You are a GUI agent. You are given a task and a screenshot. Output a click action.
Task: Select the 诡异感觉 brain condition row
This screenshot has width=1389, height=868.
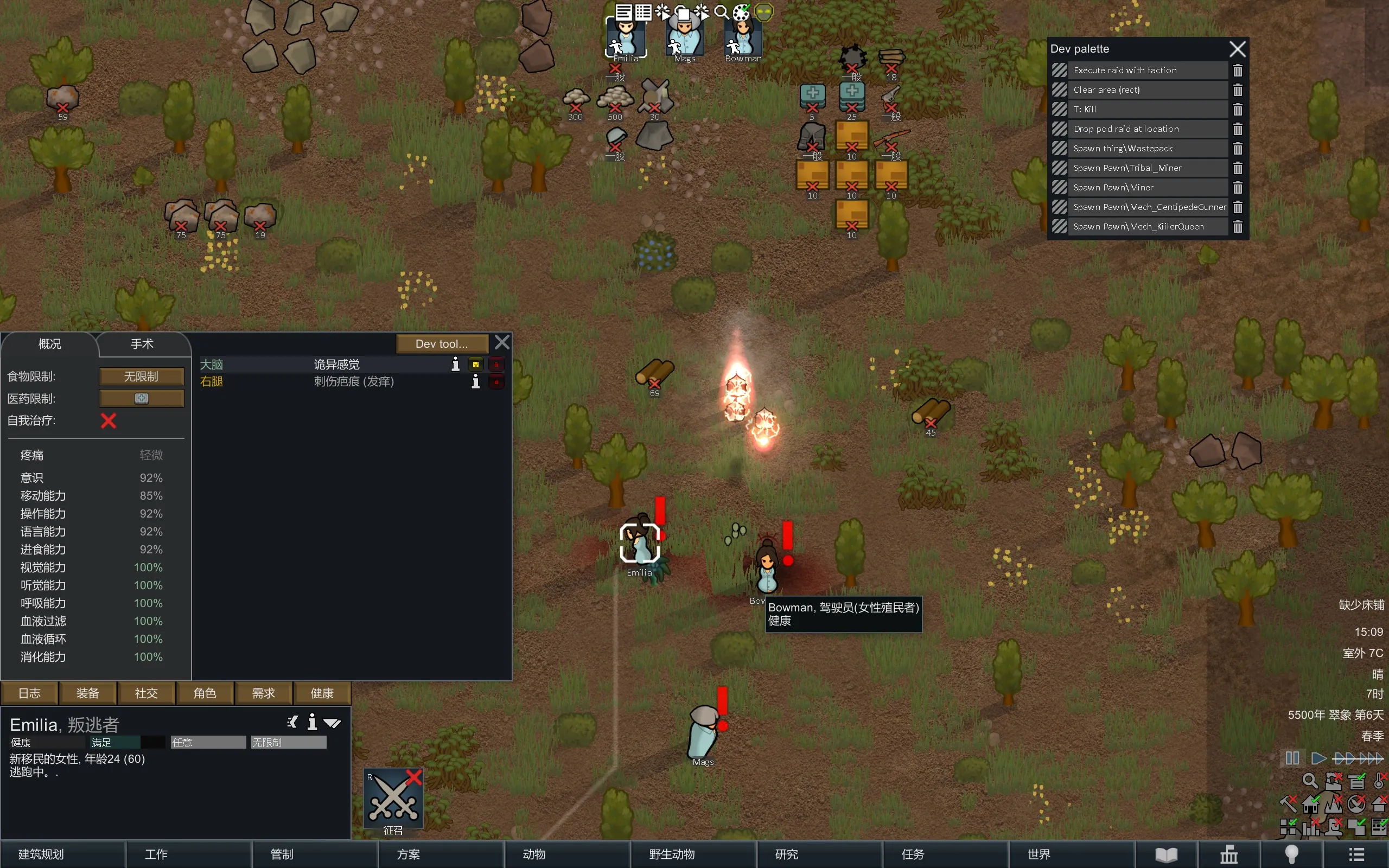(x=336, y=365)
